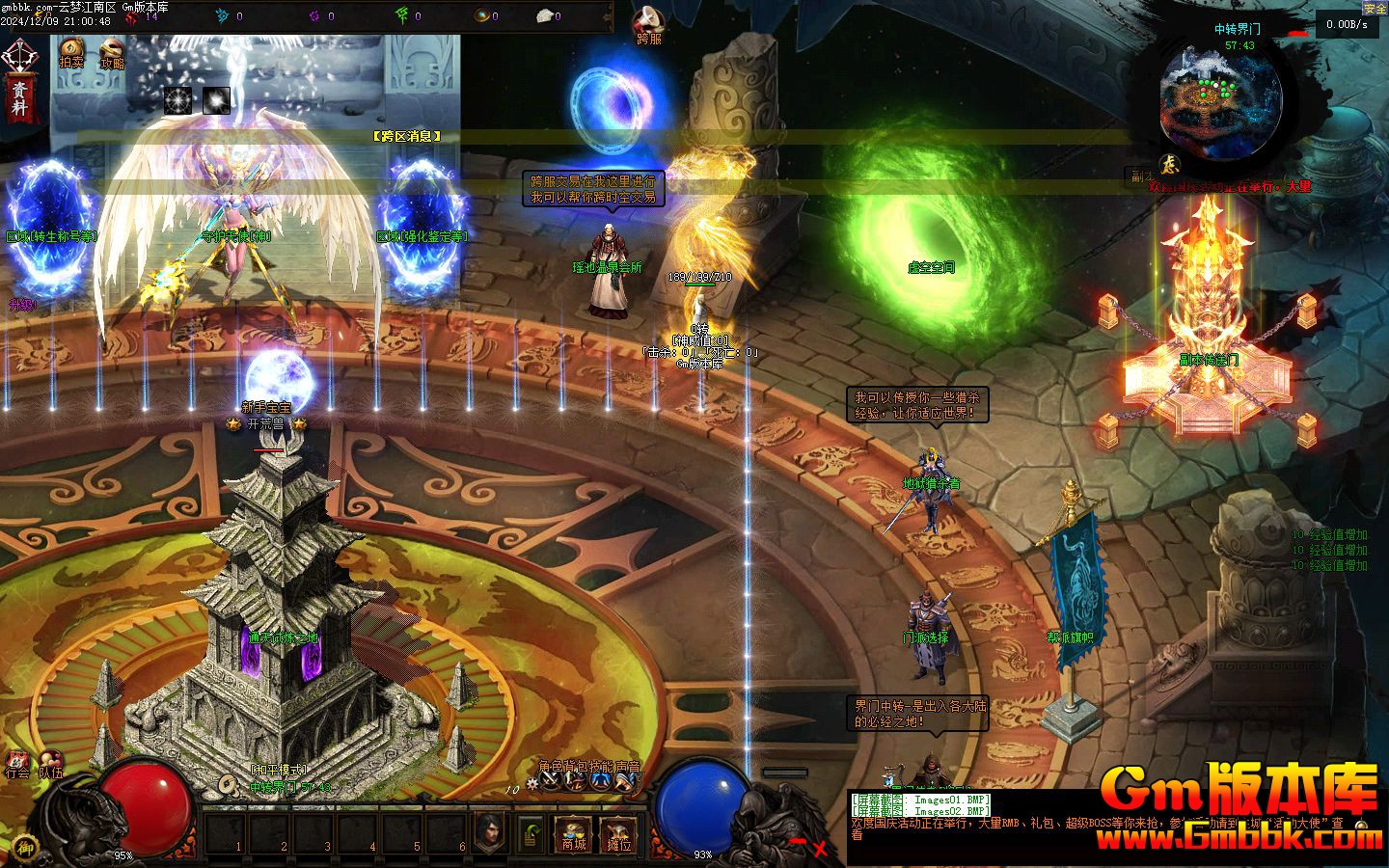Open the 角色 crossed swords icon
Screen dimensions: 1389x868
(x=551, y=782)
